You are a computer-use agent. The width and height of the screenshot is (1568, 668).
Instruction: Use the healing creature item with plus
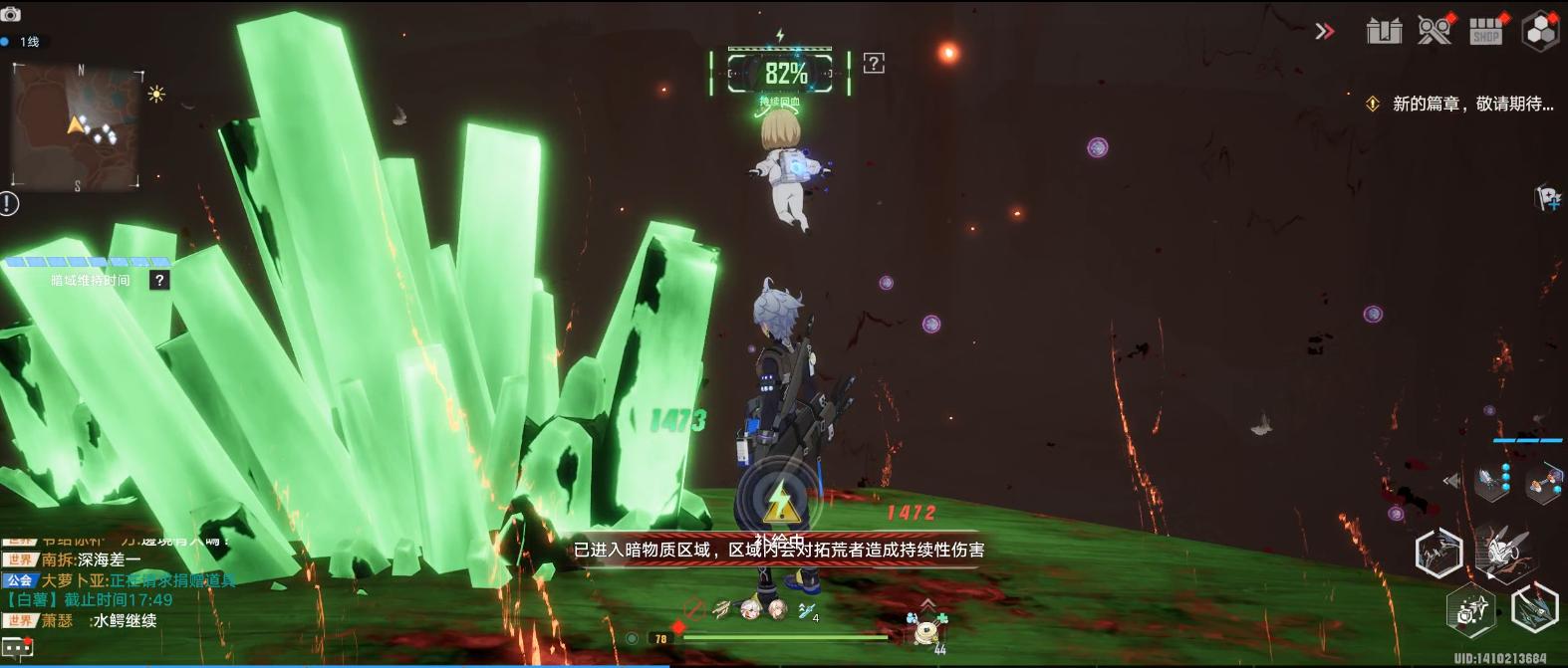[x=928, y=628]
